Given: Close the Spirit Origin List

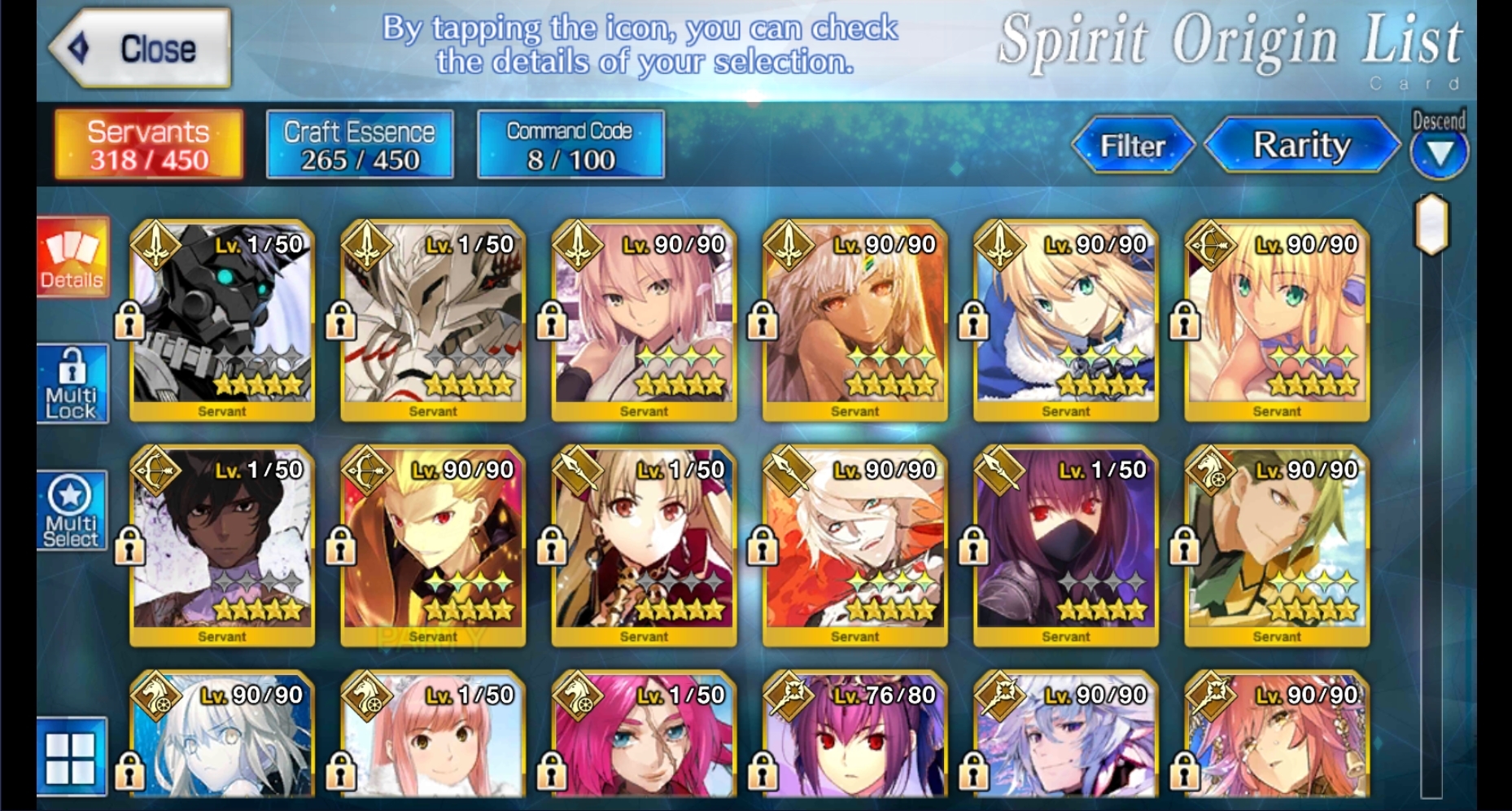Looking at the screenshot, I should click(x=138, y=49).
